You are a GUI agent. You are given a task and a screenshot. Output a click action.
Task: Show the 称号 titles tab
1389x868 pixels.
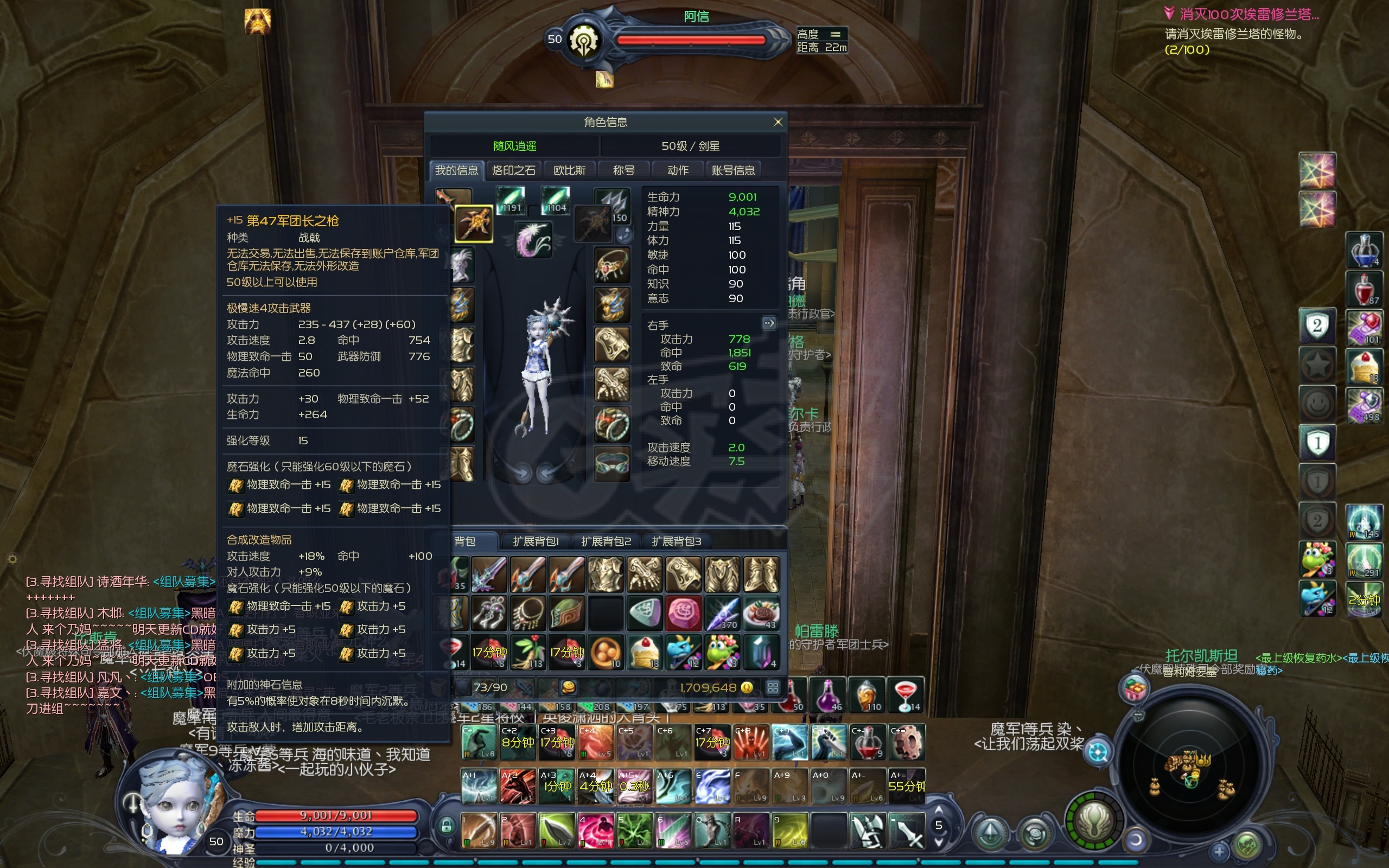(x=623, y=170)
